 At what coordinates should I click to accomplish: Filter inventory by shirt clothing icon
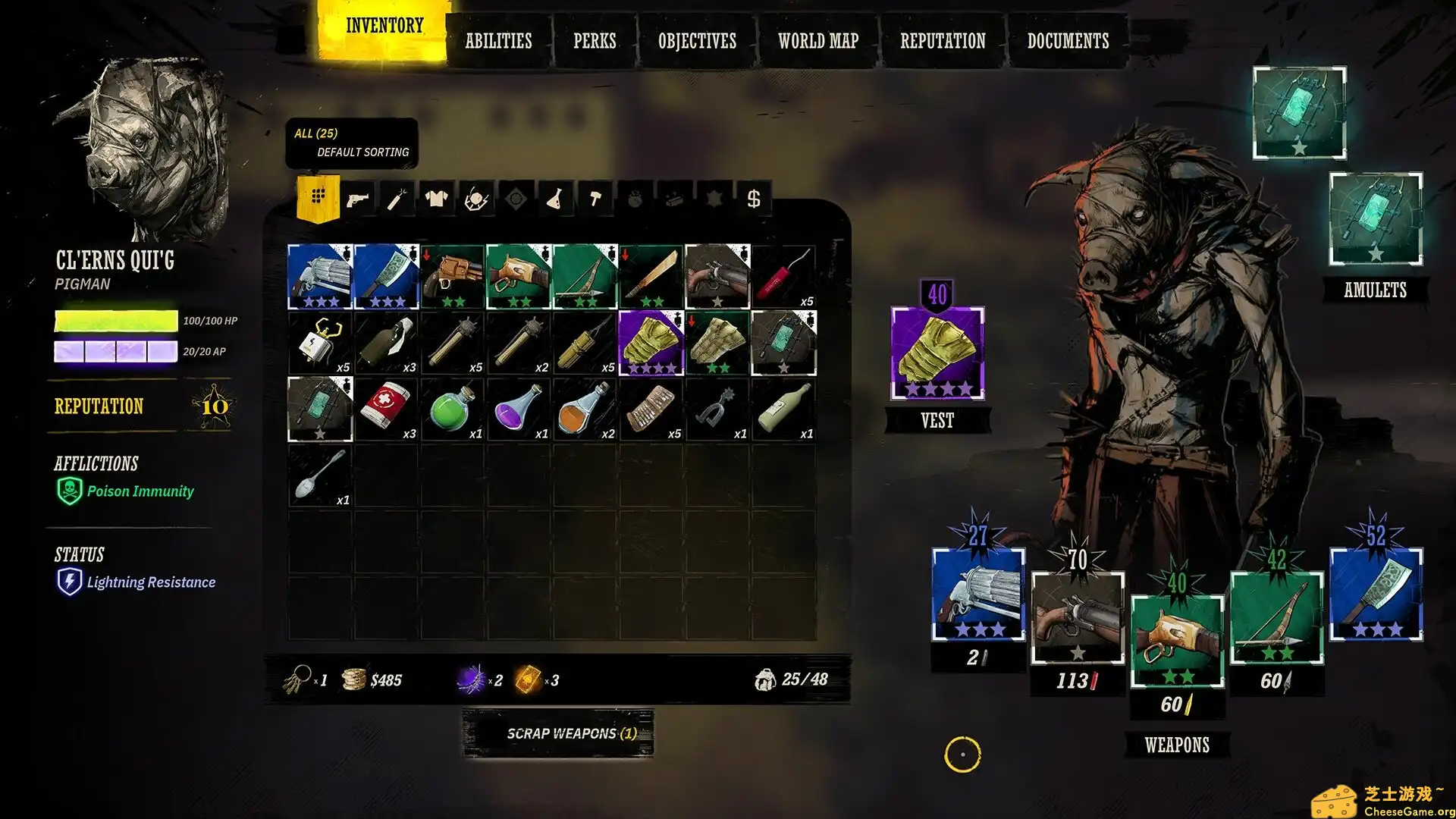[x=436, y=199]
